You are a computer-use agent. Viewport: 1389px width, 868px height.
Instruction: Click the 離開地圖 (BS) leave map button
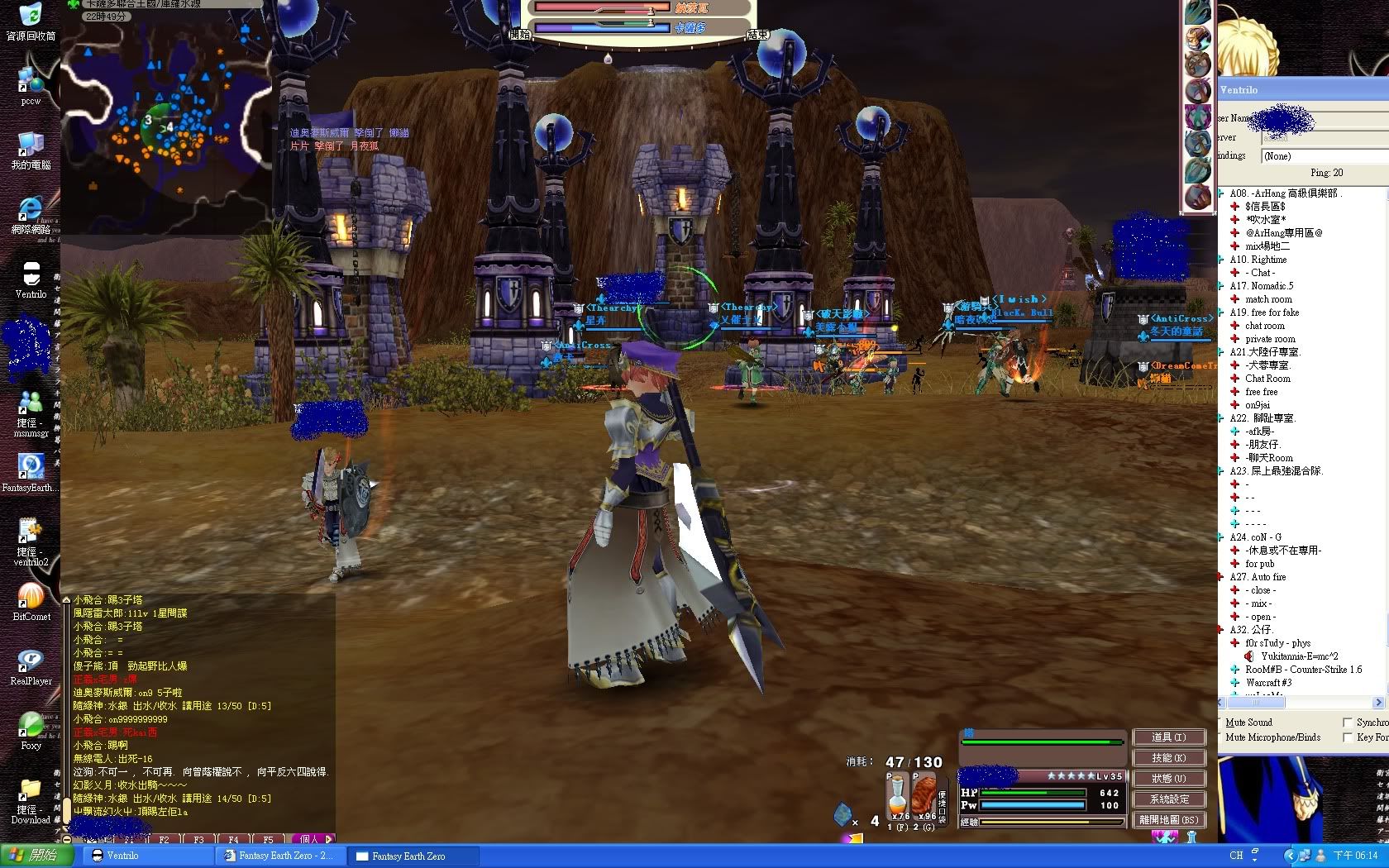1168,819
